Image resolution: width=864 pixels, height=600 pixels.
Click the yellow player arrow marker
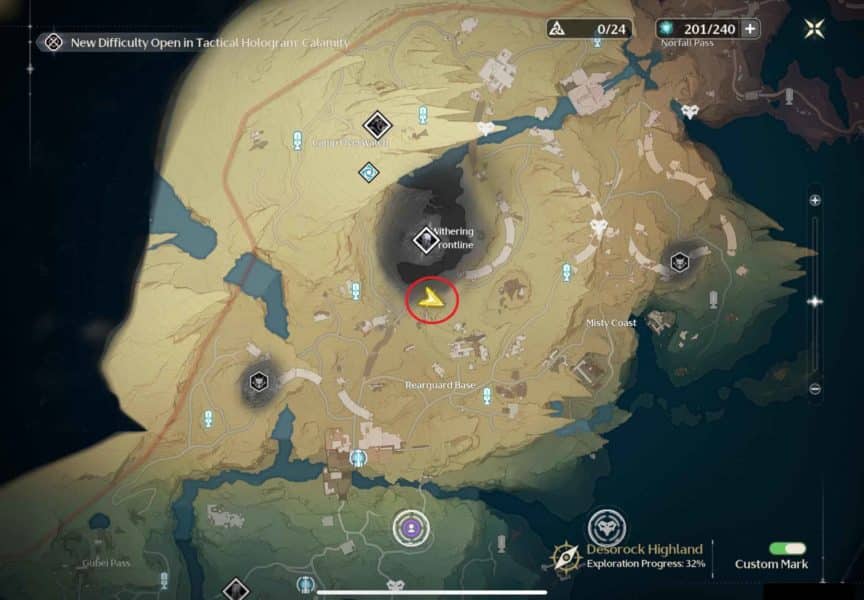[x=431, y=296]
